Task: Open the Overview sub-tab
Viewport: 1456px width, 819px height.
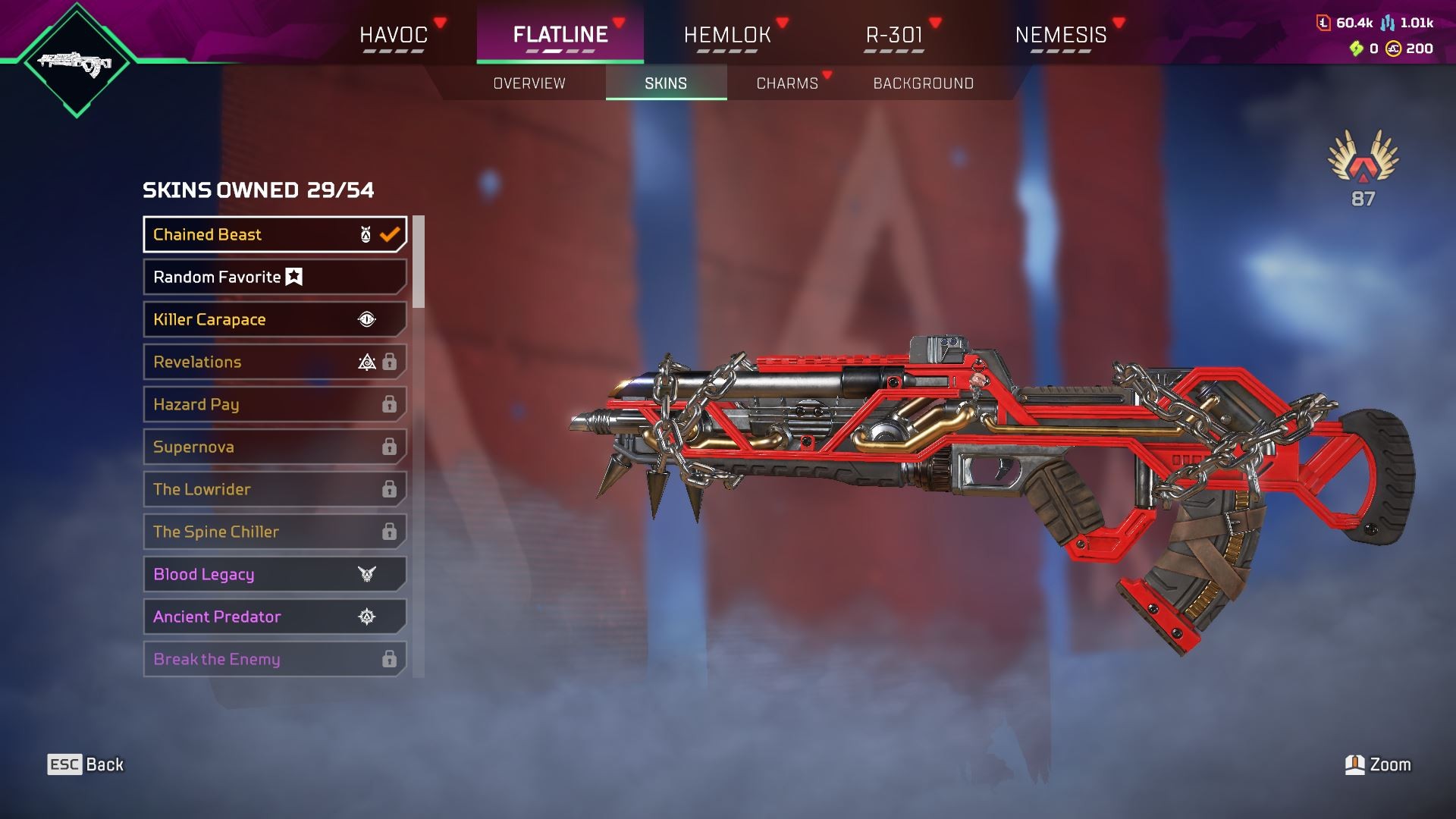Action: [529, 83]
